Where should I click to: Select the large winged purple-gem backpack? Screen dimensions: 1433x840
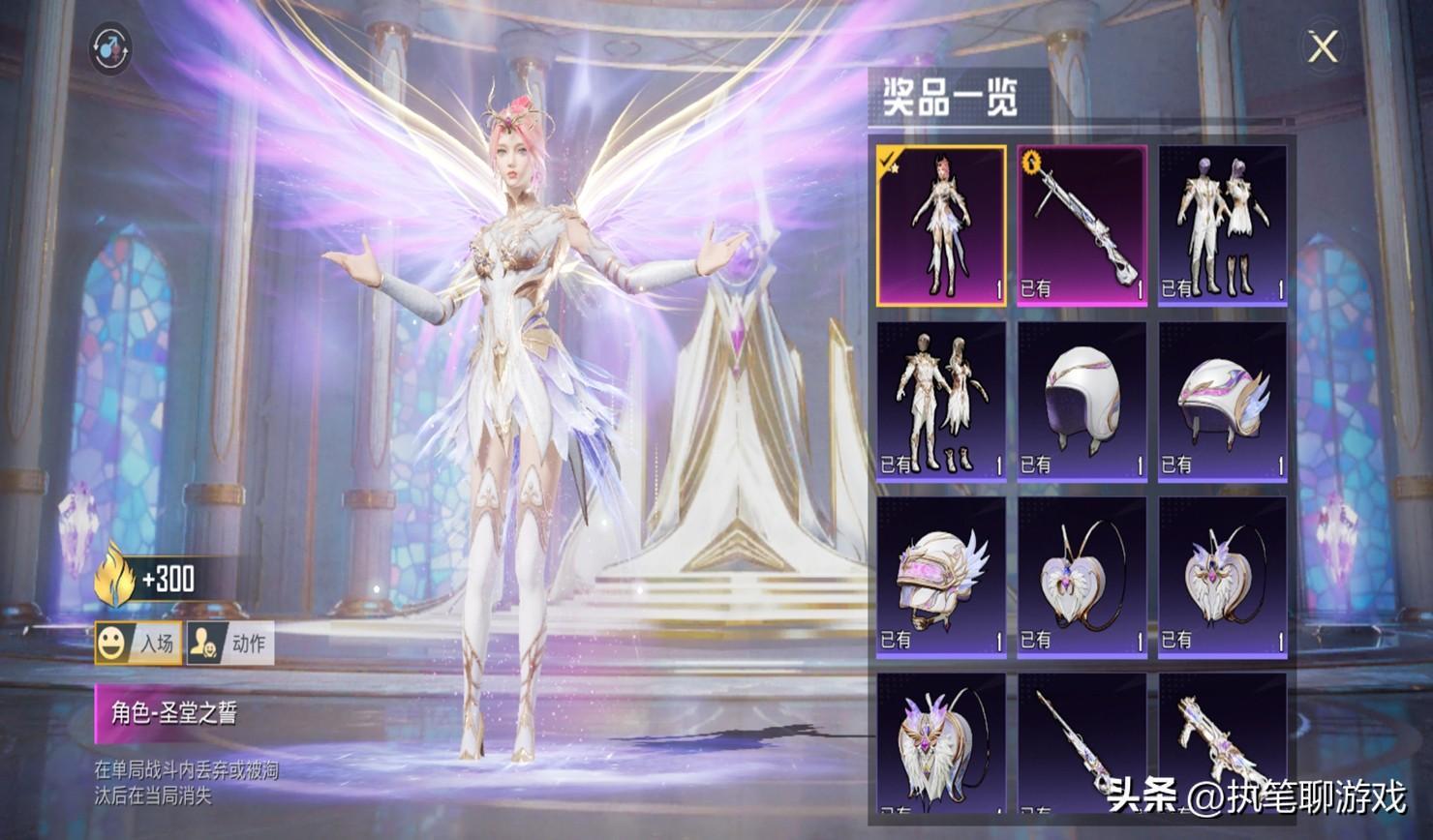(941, 743)
